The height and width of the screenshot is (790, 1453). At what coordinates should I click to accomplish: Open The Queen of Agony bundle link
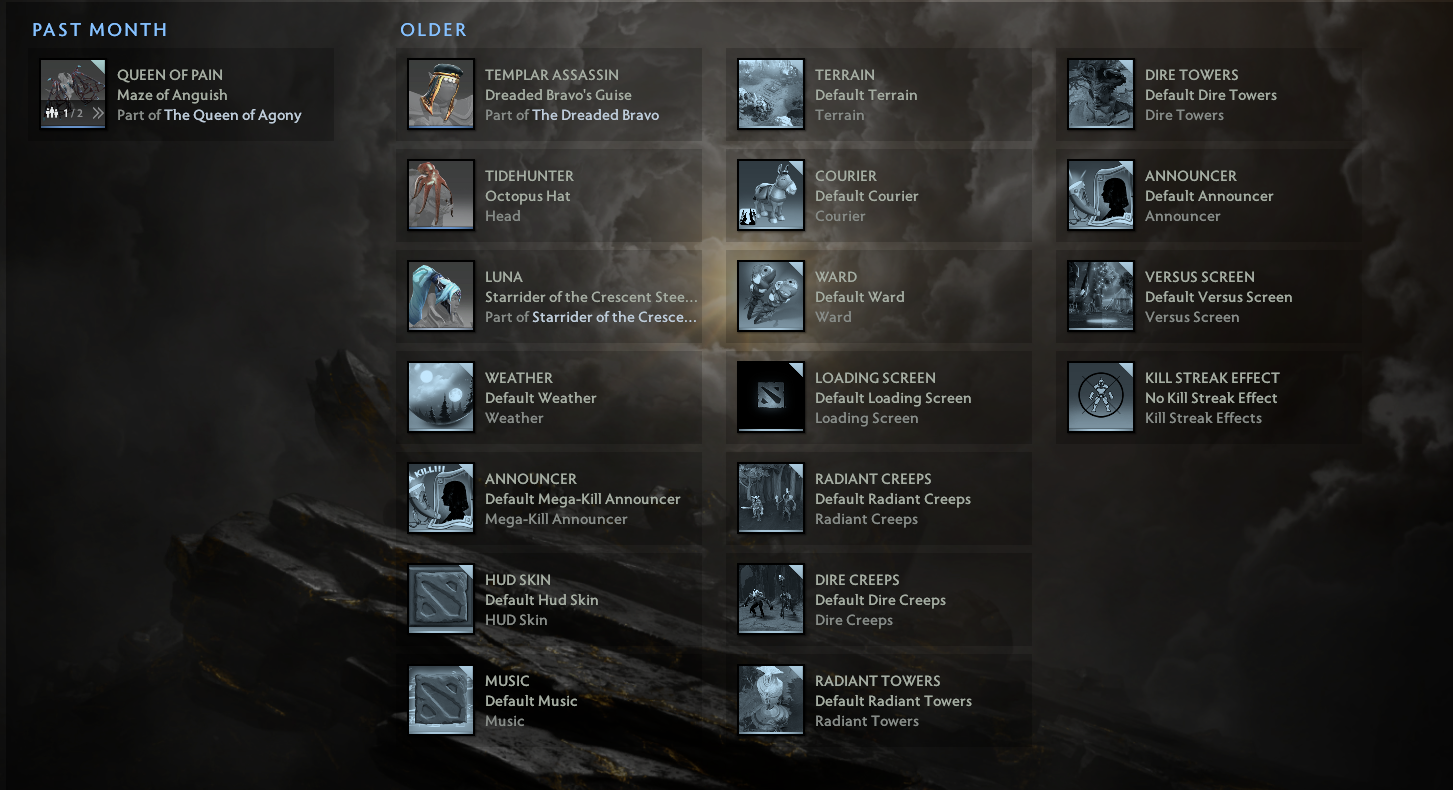pos(233,115)
